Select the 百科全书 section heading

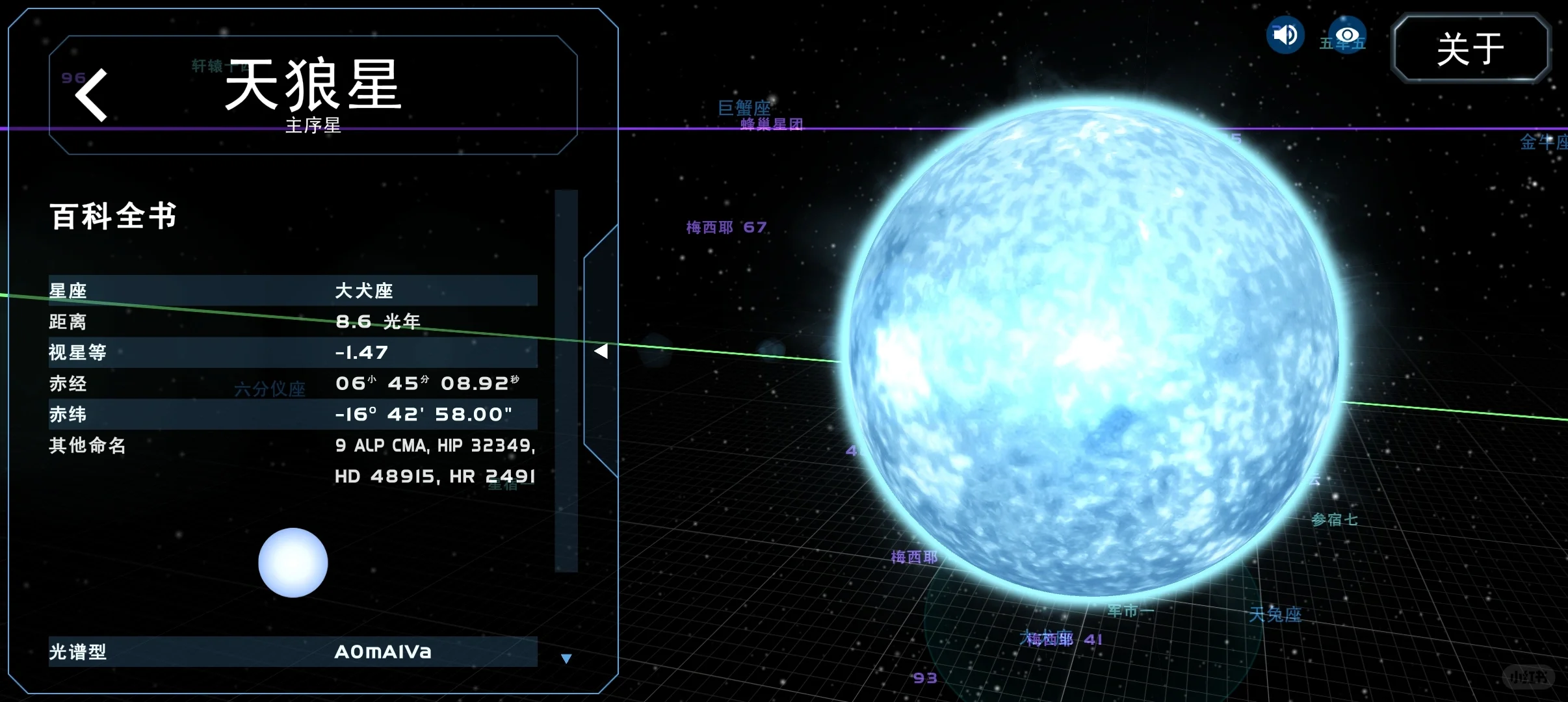[x=113, y=216]
